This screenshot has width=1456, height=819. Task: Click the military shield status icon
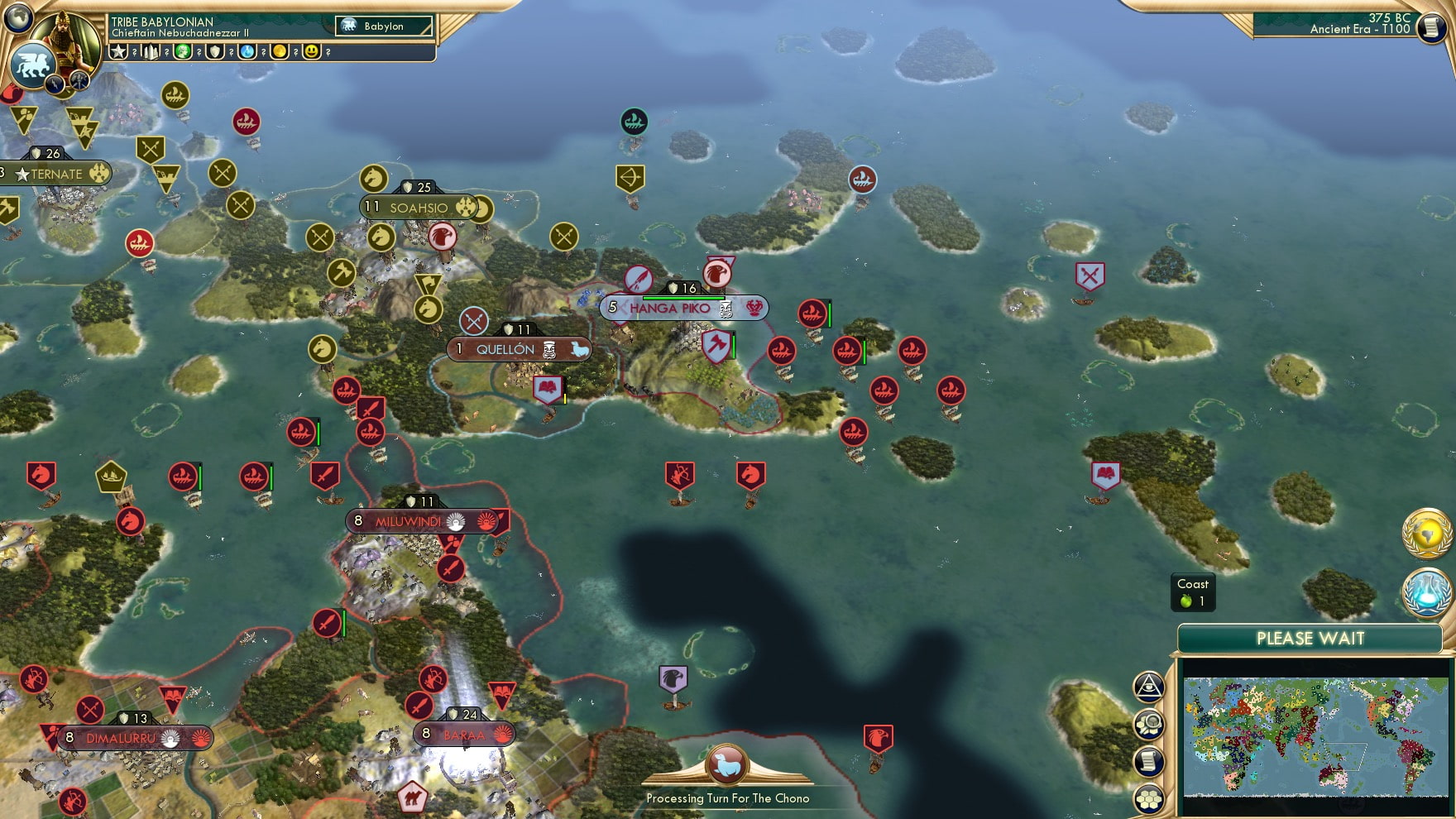[x=215, y=52]
